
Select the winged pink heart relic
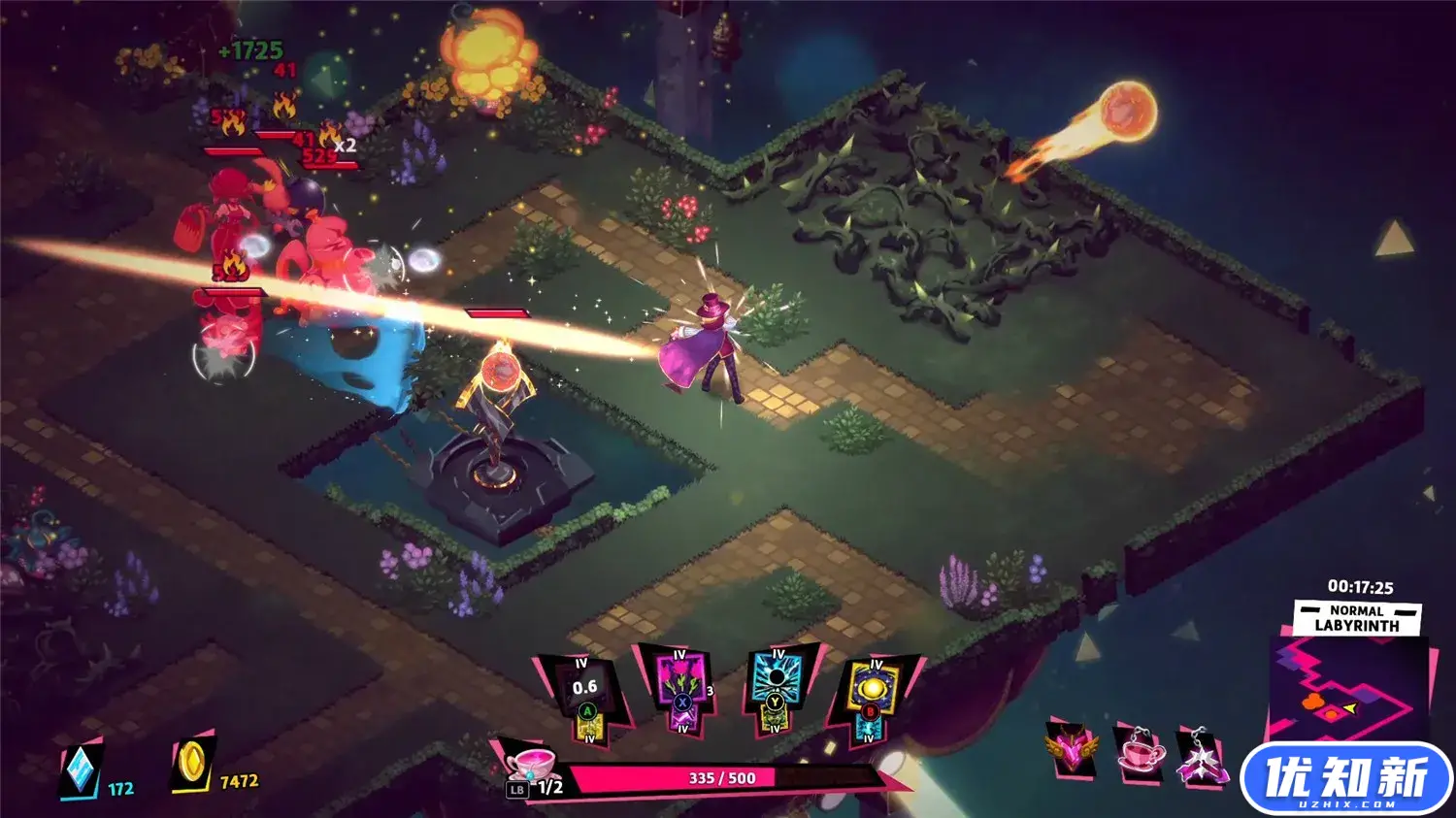1073,749
